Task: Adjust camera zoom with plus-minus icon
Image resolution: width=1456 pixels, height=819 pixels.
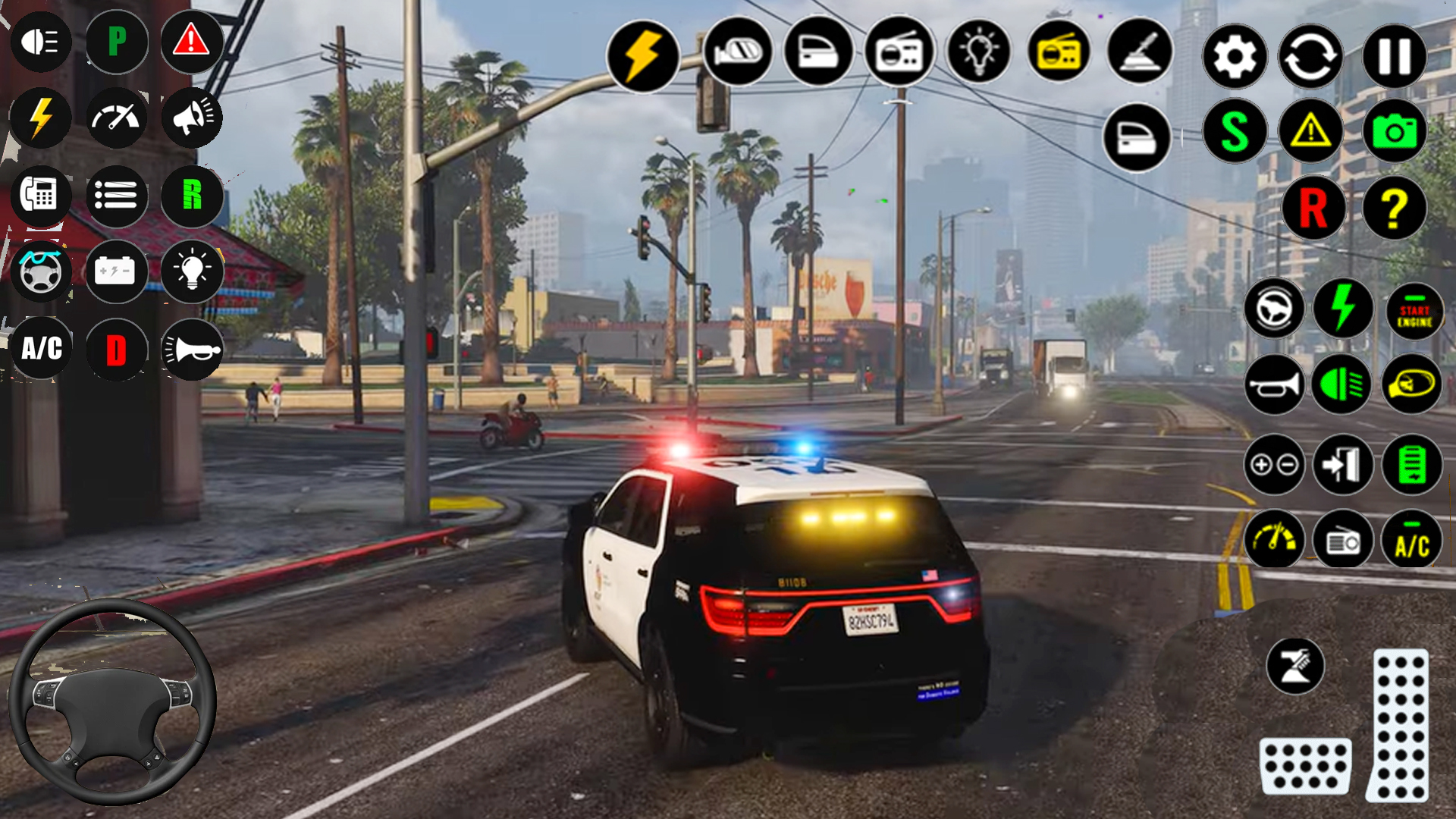Action: pyautogui.click(x=1274, y=465)
